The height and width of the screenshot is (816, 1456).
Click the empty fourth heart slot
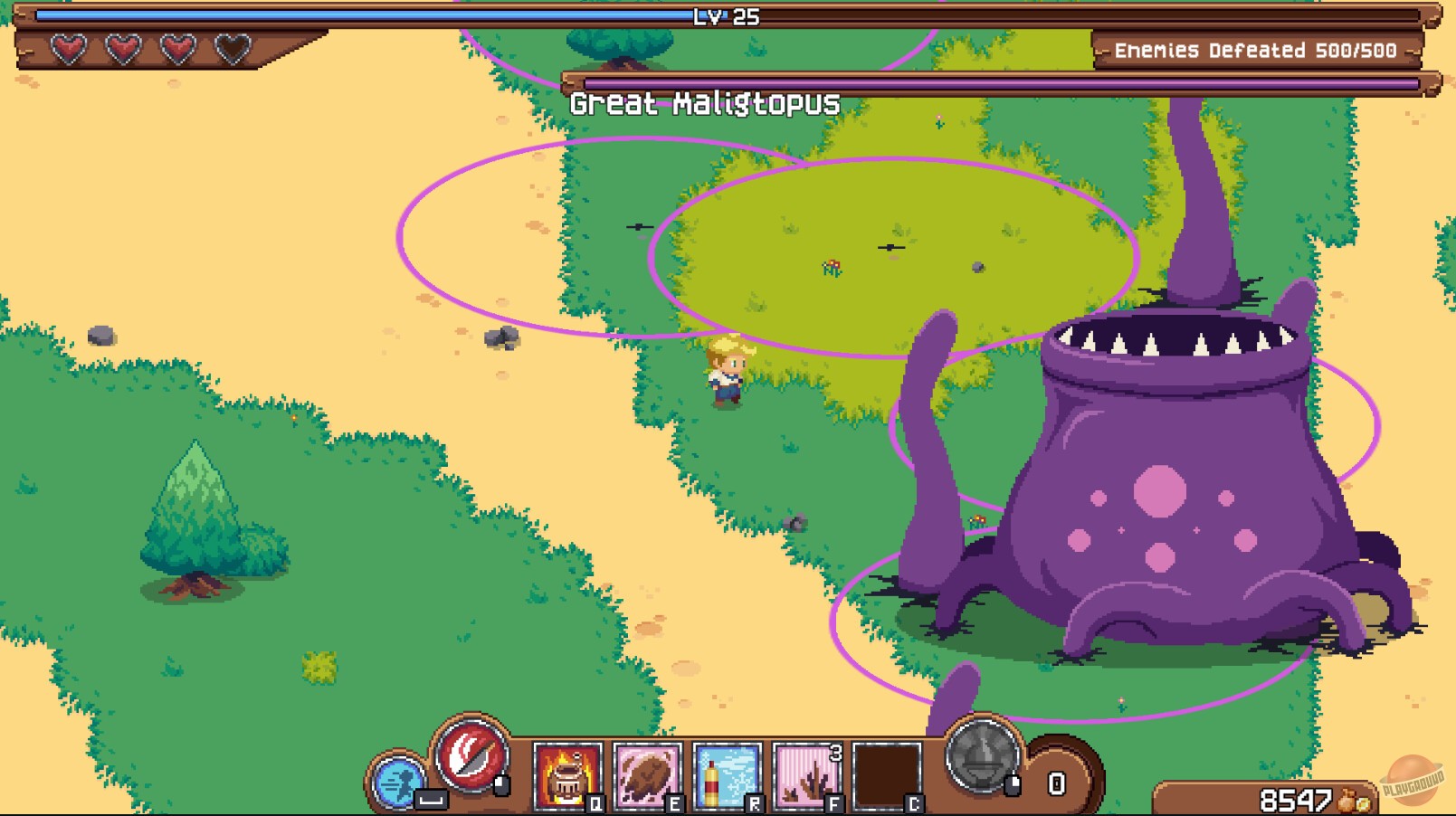coord(232,46)
